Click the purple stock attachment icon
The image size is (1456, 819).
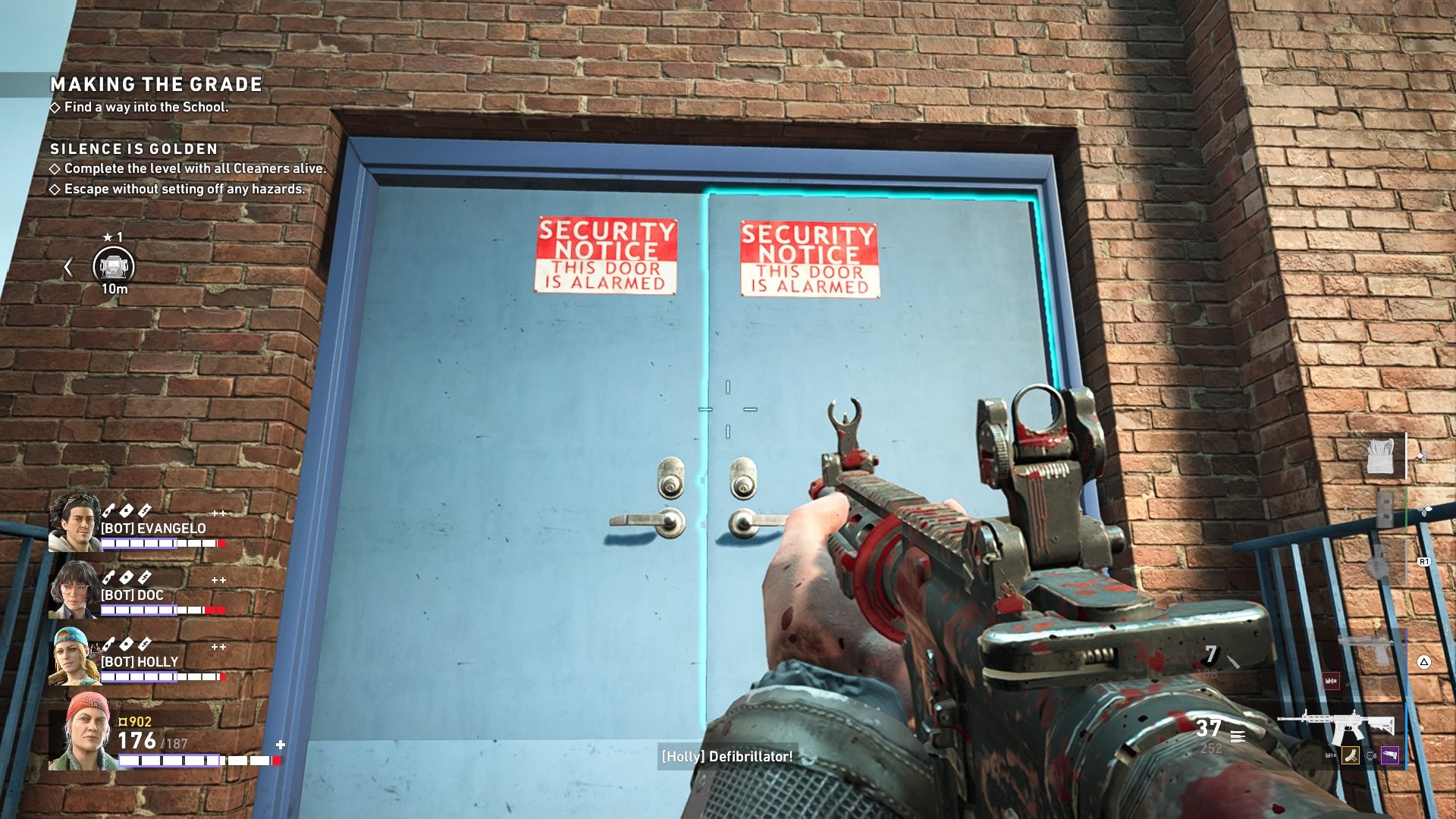pyautogui.click(x=1390, y=755)
